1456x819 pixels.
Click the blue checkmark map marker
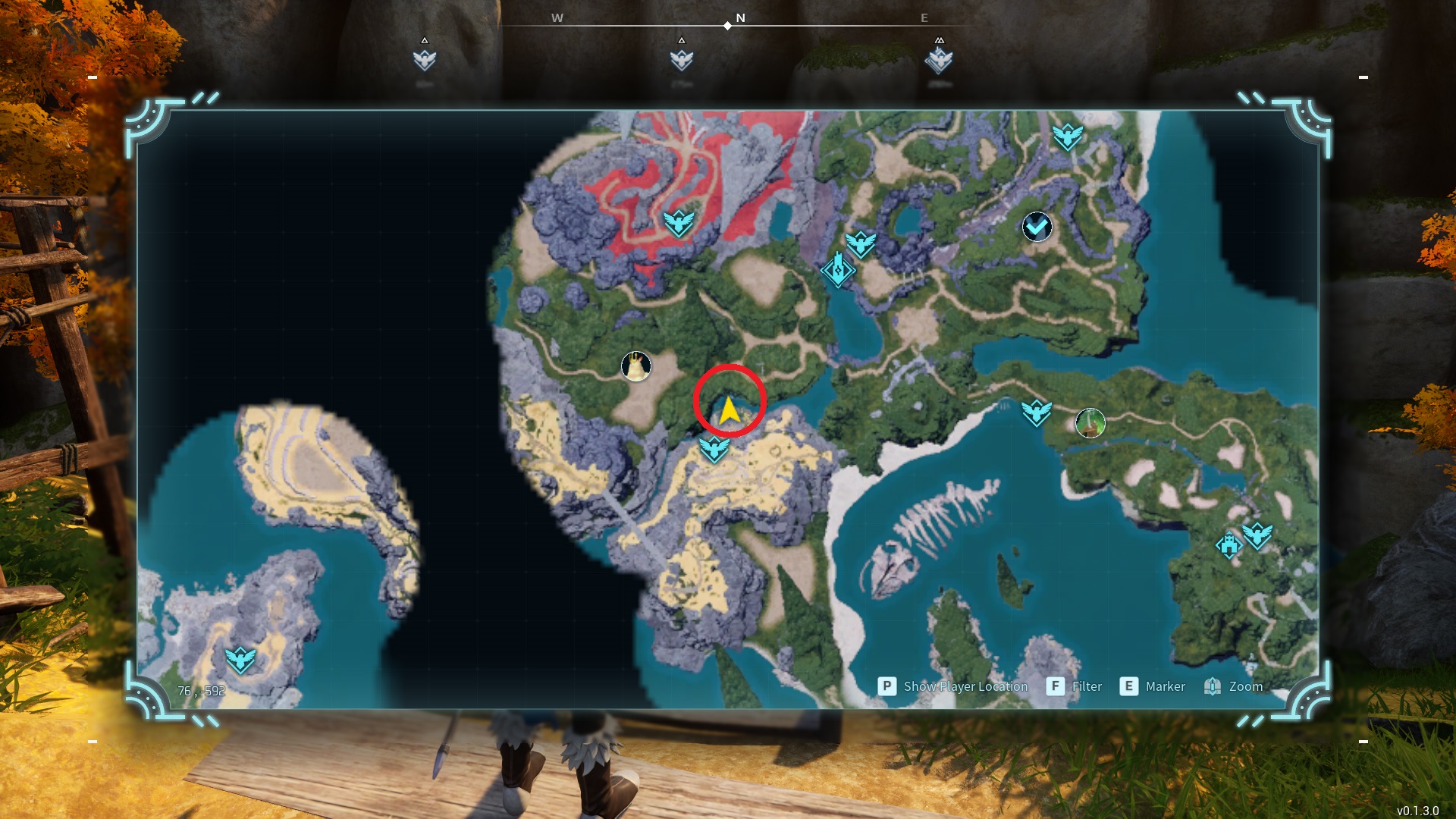(x=1037, y=226)
